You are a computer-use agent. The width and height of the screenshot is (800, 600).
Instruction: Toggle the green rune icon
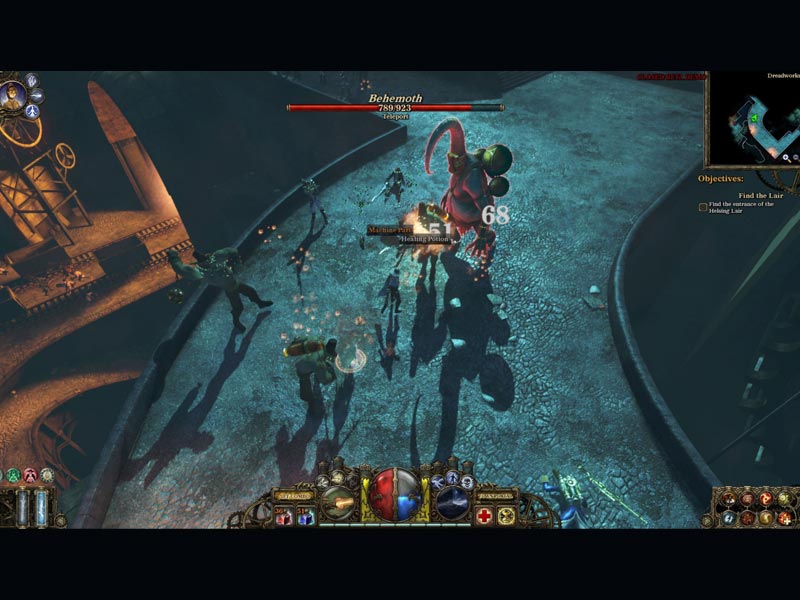(12, 474)
